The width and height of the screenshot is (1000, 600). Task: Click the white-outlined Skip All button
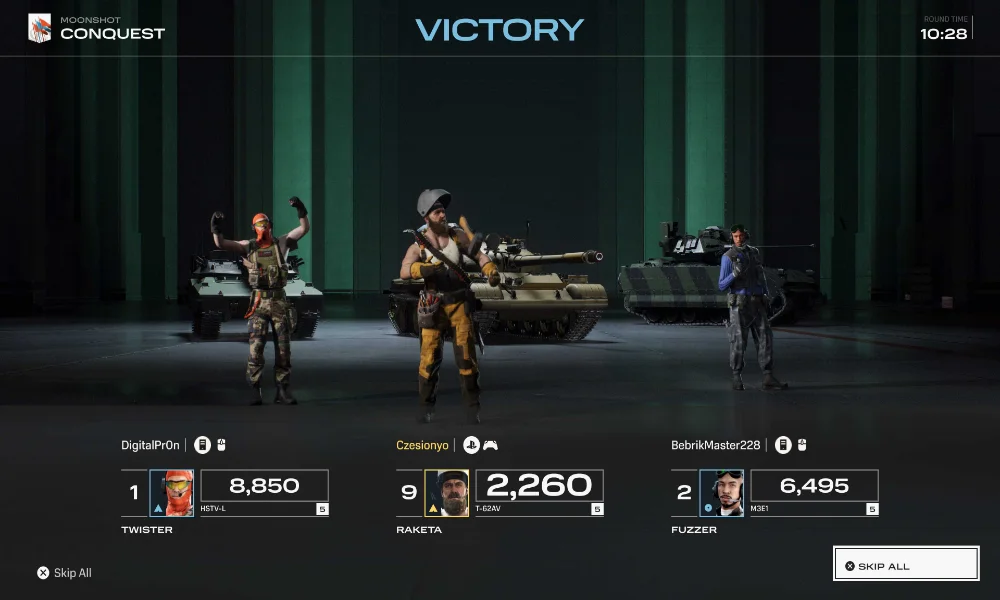[905, 564]
